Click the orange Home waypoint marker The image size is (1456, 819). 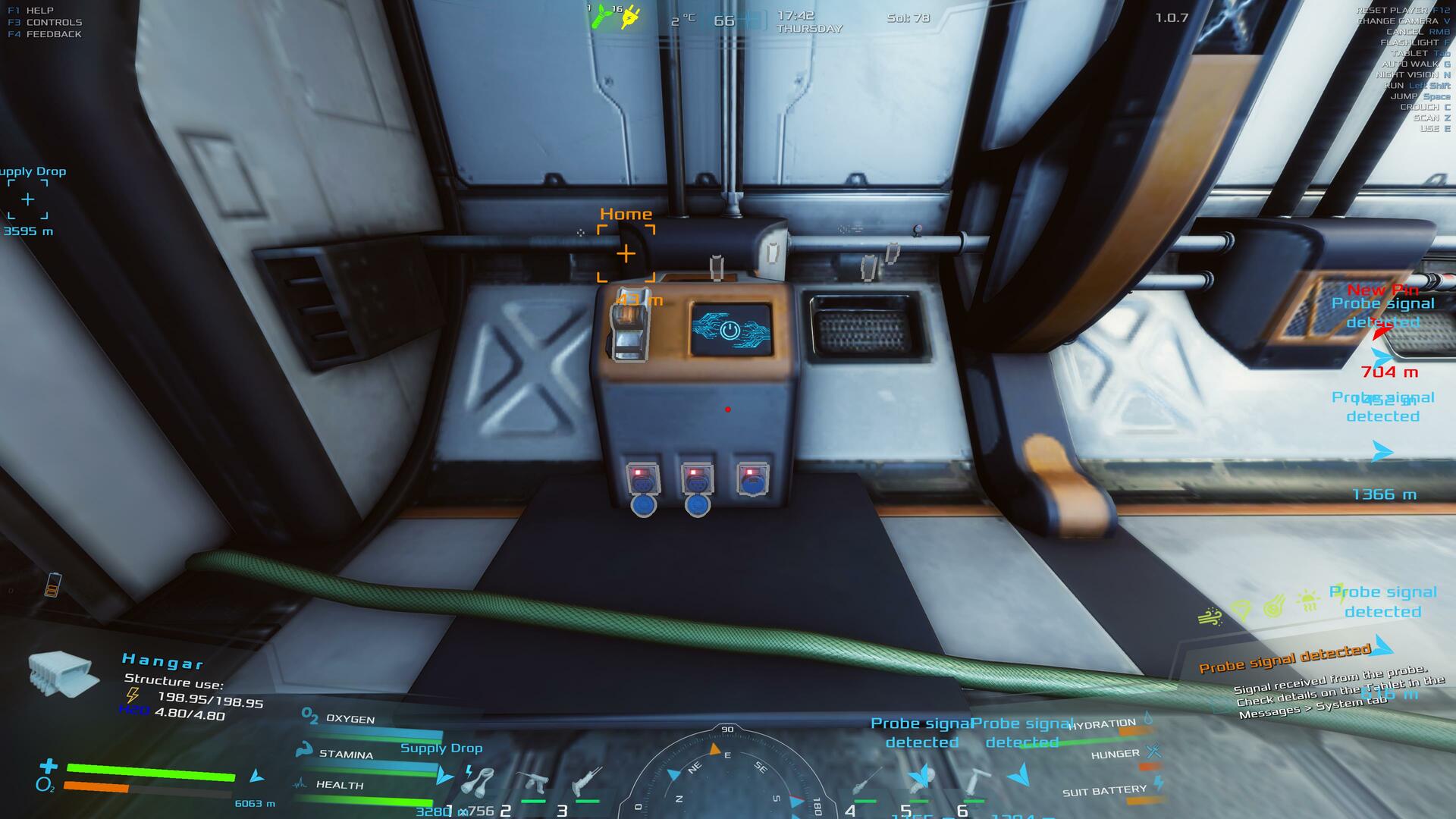tap(626, 253)
